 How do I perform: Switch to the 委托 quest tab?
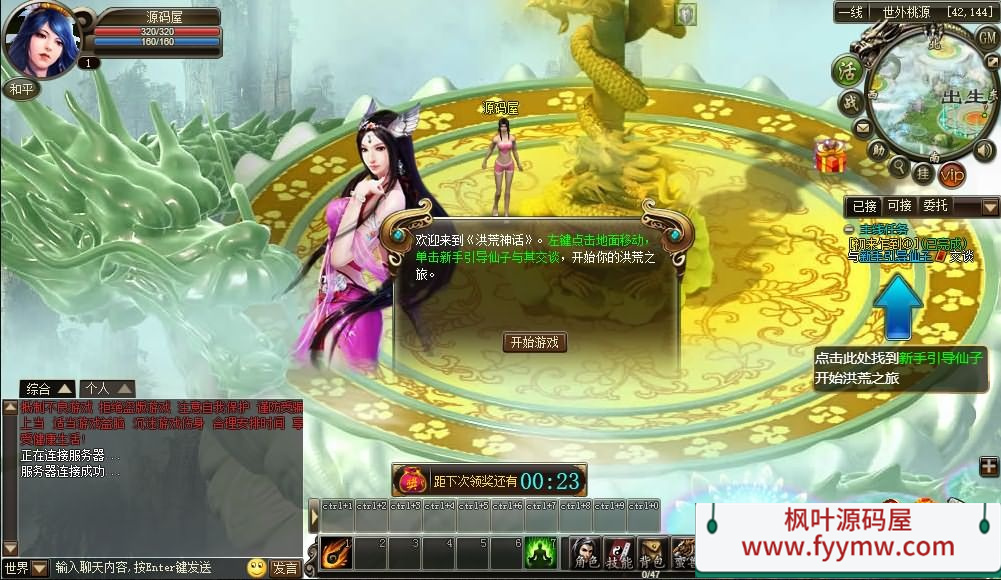point(935,206)
